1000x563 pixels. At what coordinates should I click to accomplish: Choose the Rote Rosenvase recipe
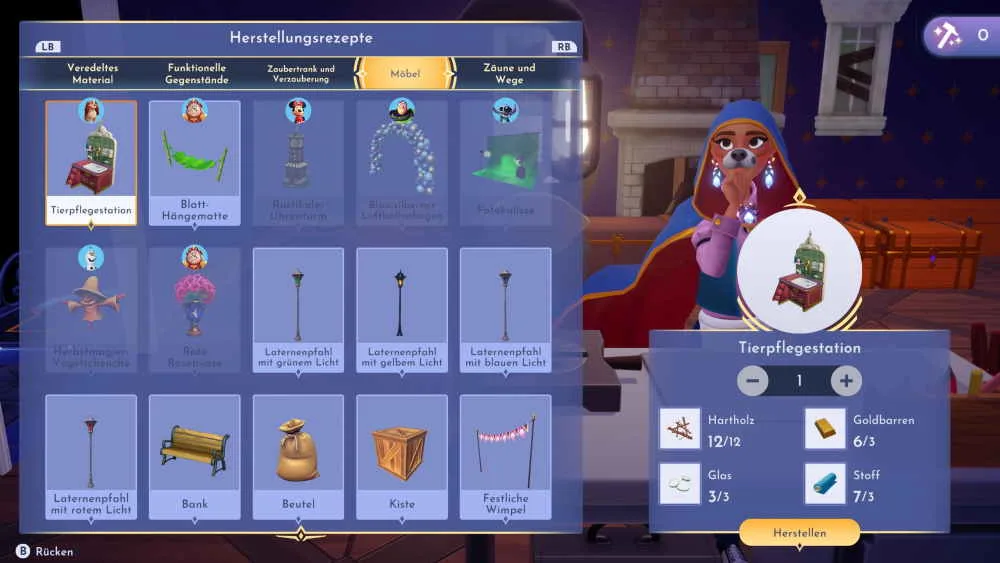(195, 309)
